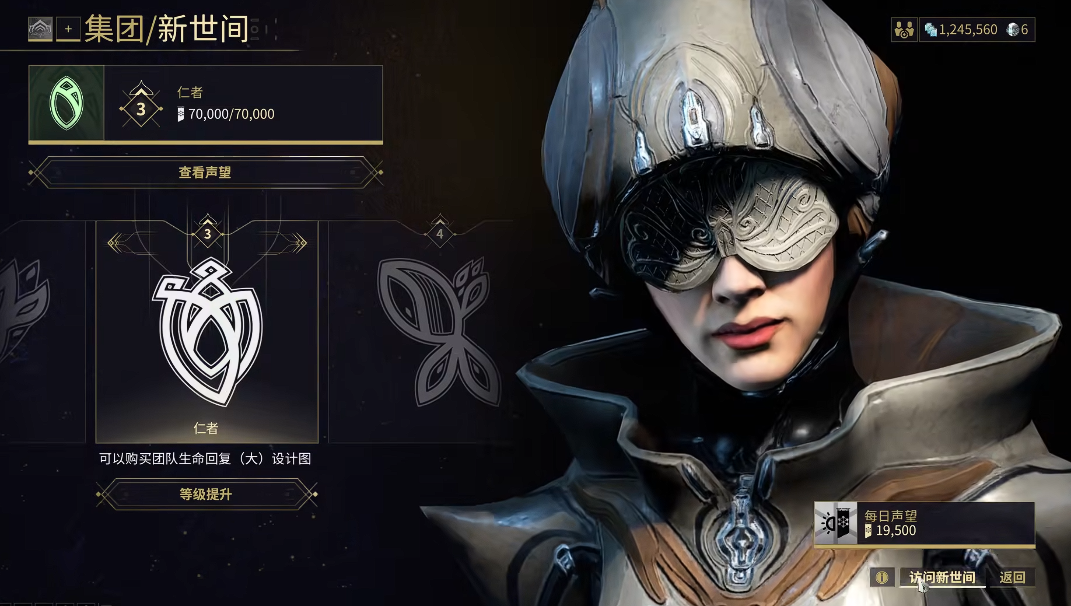Open the 查看声望 reputation view
Image resolution: width=1071 pixels, height=606 pixels.
[205, 172]
